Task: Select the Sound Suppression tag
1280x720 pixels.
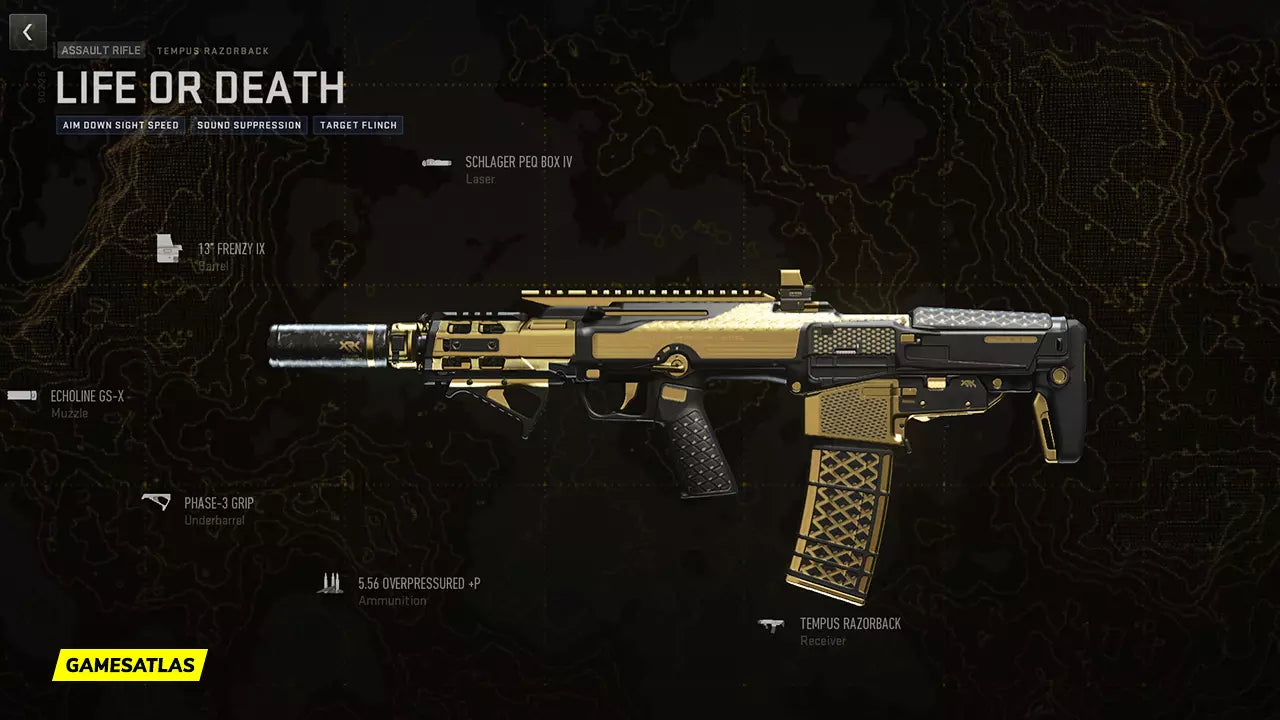Action: pos(249,126)
